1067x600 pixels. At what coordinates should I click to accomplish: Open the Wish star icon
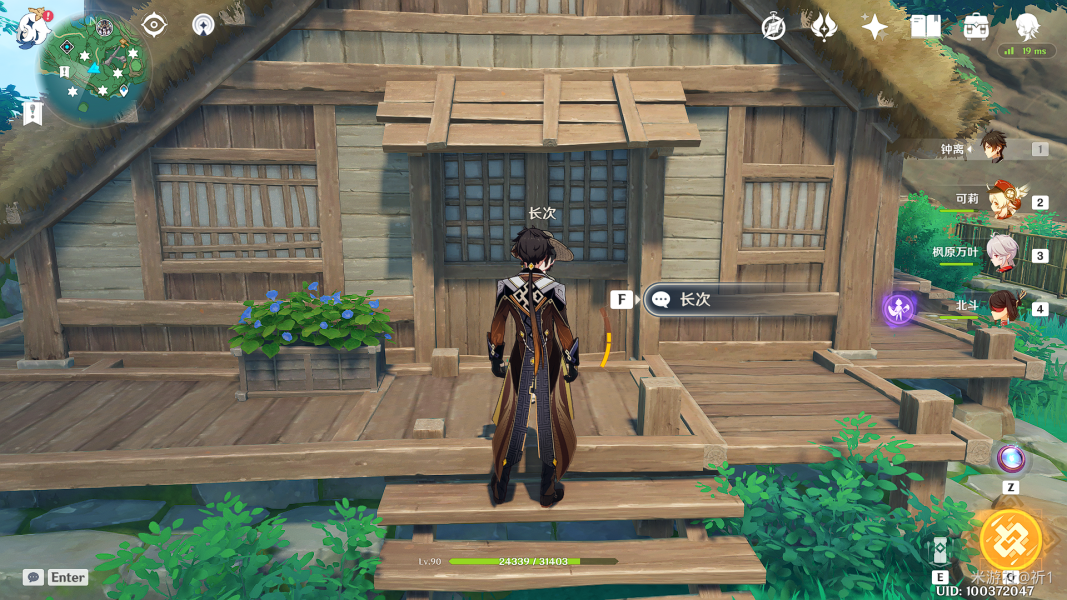pos(874,27)
